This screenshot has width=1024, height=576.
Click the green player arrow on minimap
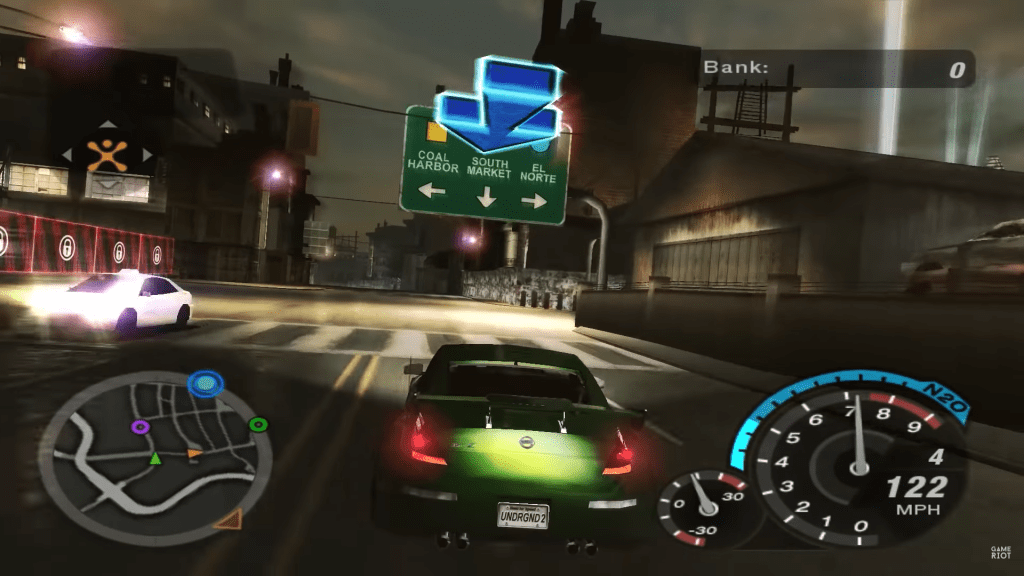(x=155, y=458)
